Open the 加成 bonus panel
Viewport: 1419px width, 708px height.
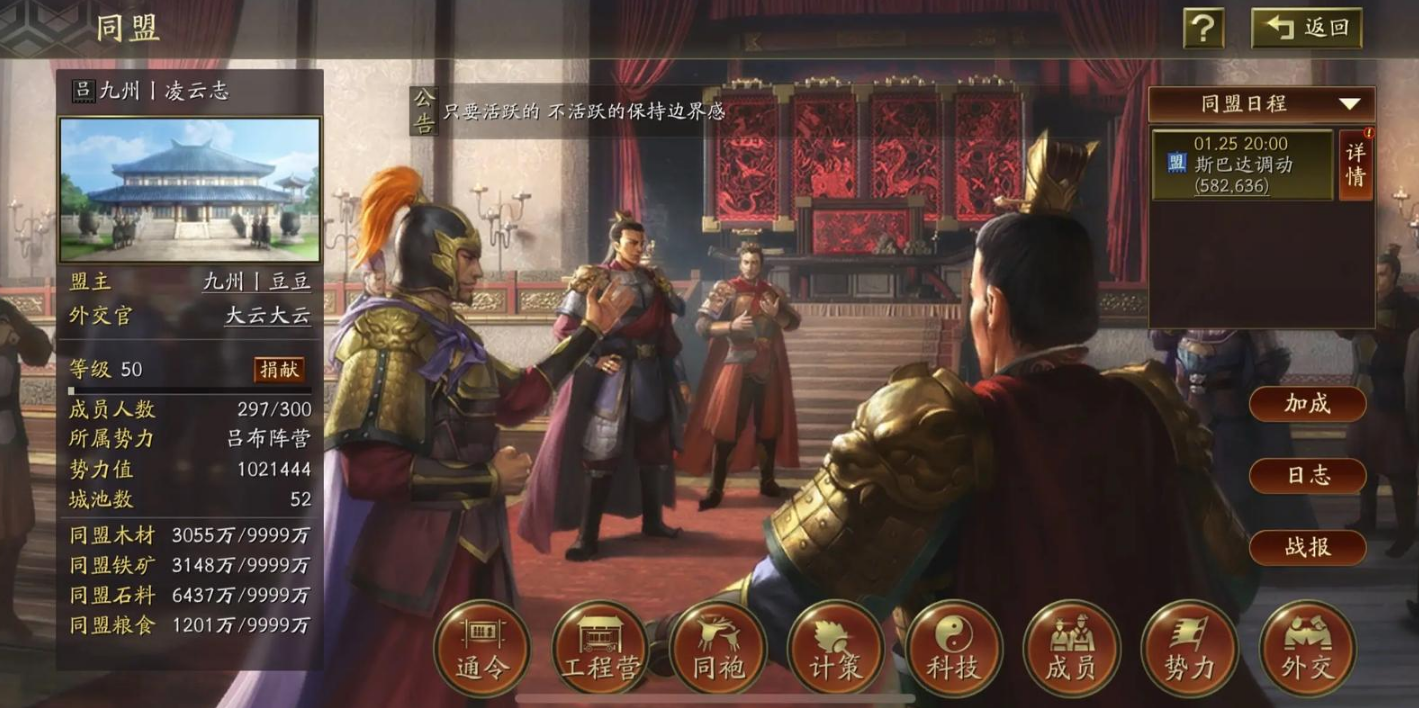(x=1307, y=404)
